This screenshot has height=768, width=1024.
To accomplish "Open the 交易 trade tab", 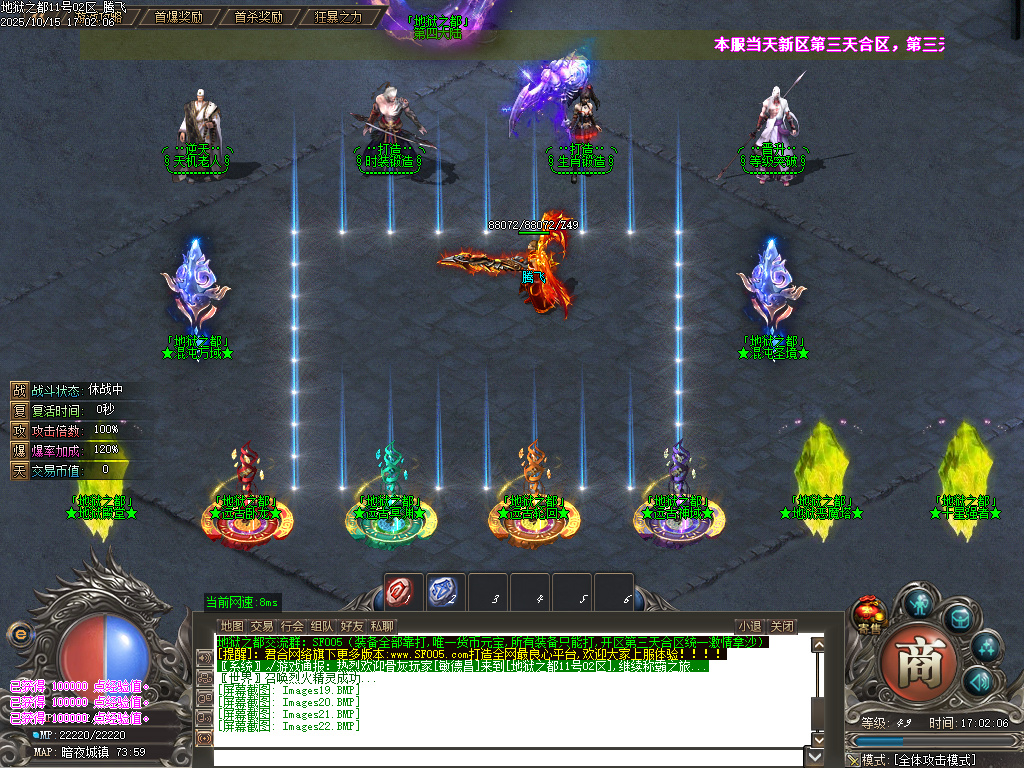I will [x=262, y=626].
